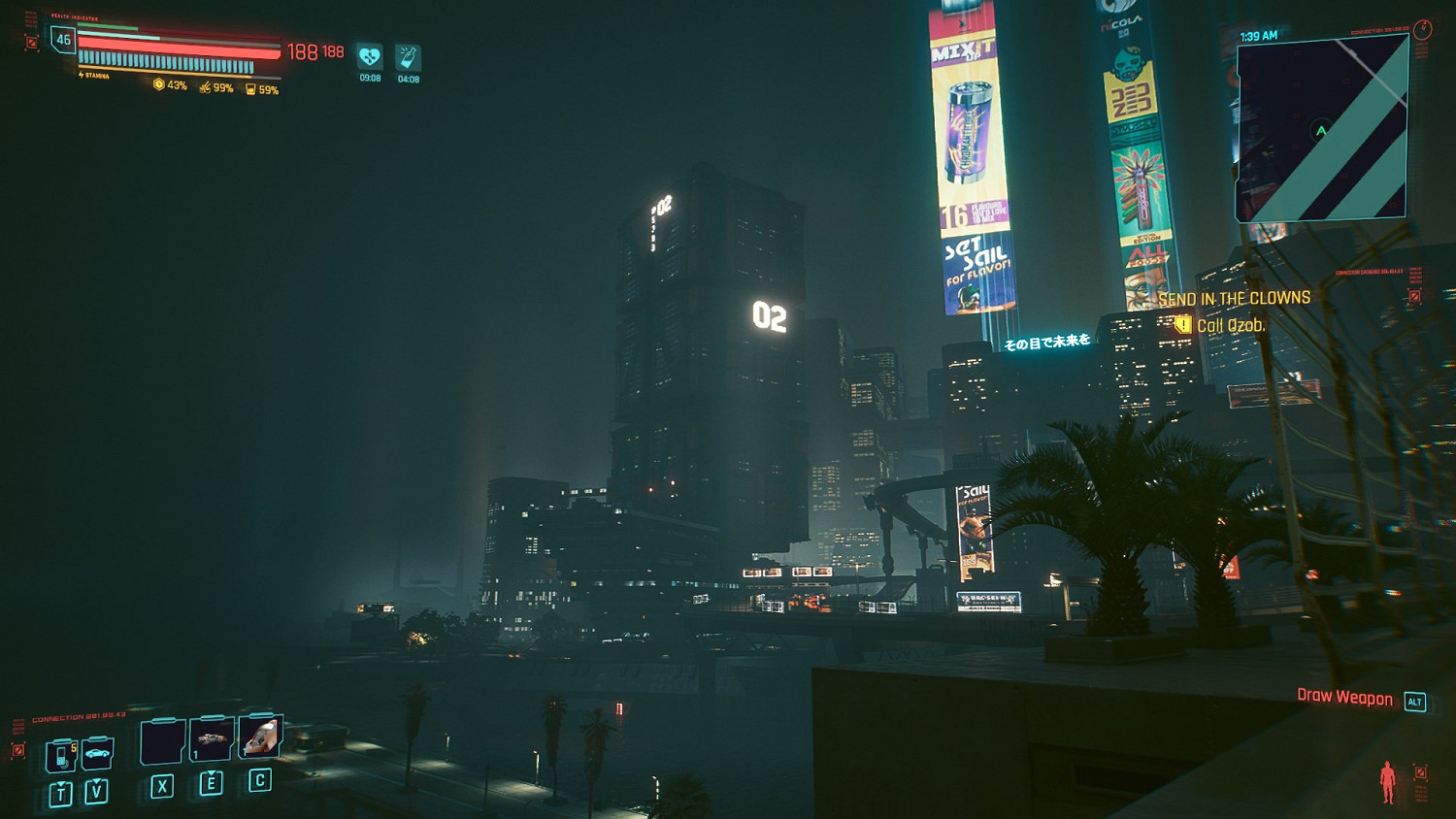The height and width of the screenshot is (819, 1456).
Task: Select the phone icon in the quickslot bar
Action: 61,755
